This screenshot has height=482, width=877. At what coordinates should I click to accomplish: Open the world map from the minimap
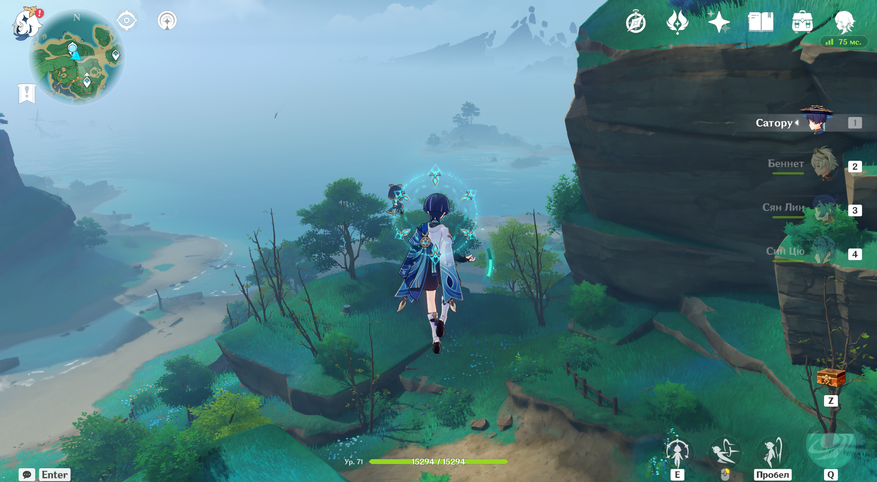pos(77,57)
